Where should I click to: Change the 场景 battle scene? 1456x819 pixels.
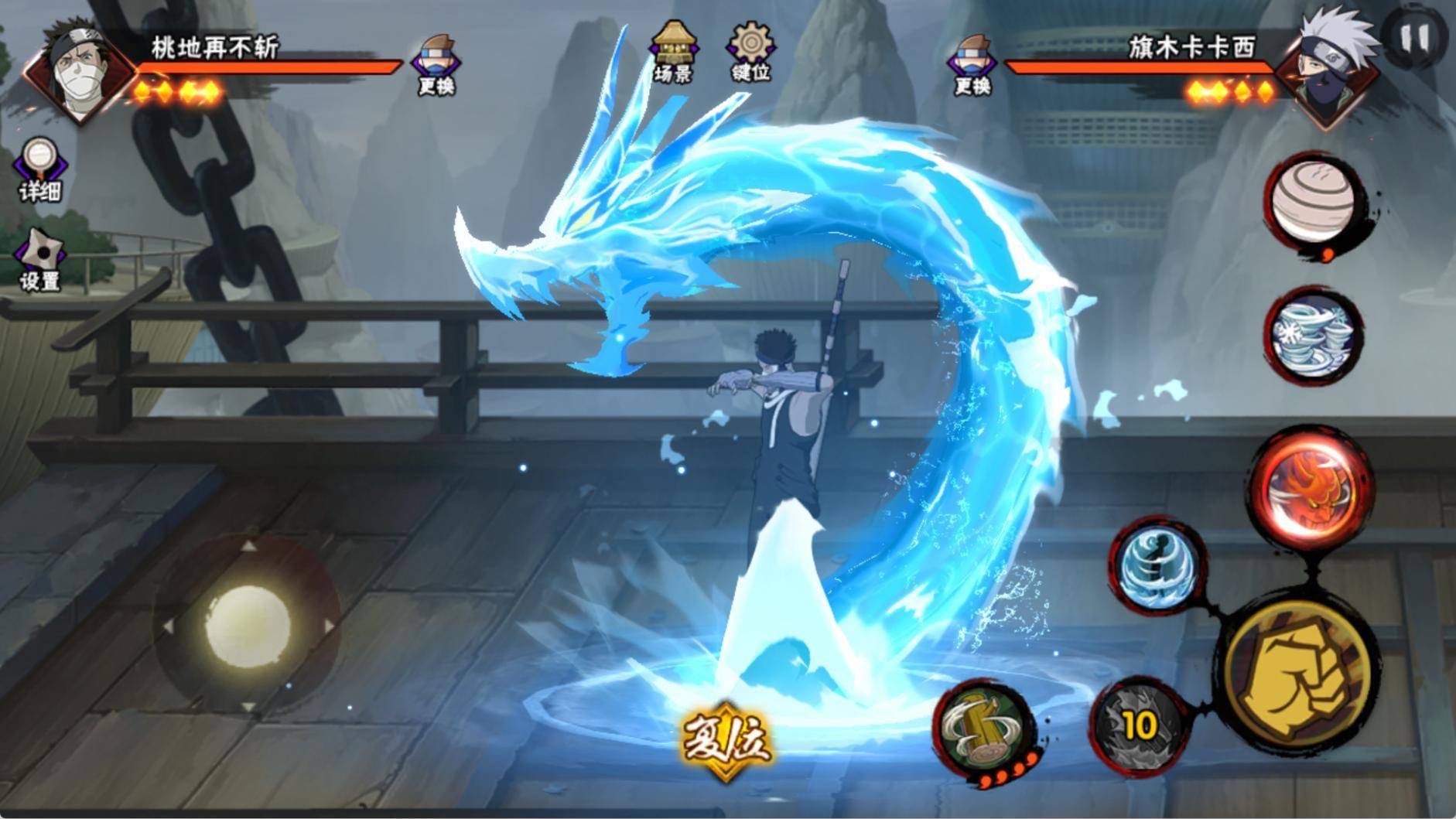[674, 51]
